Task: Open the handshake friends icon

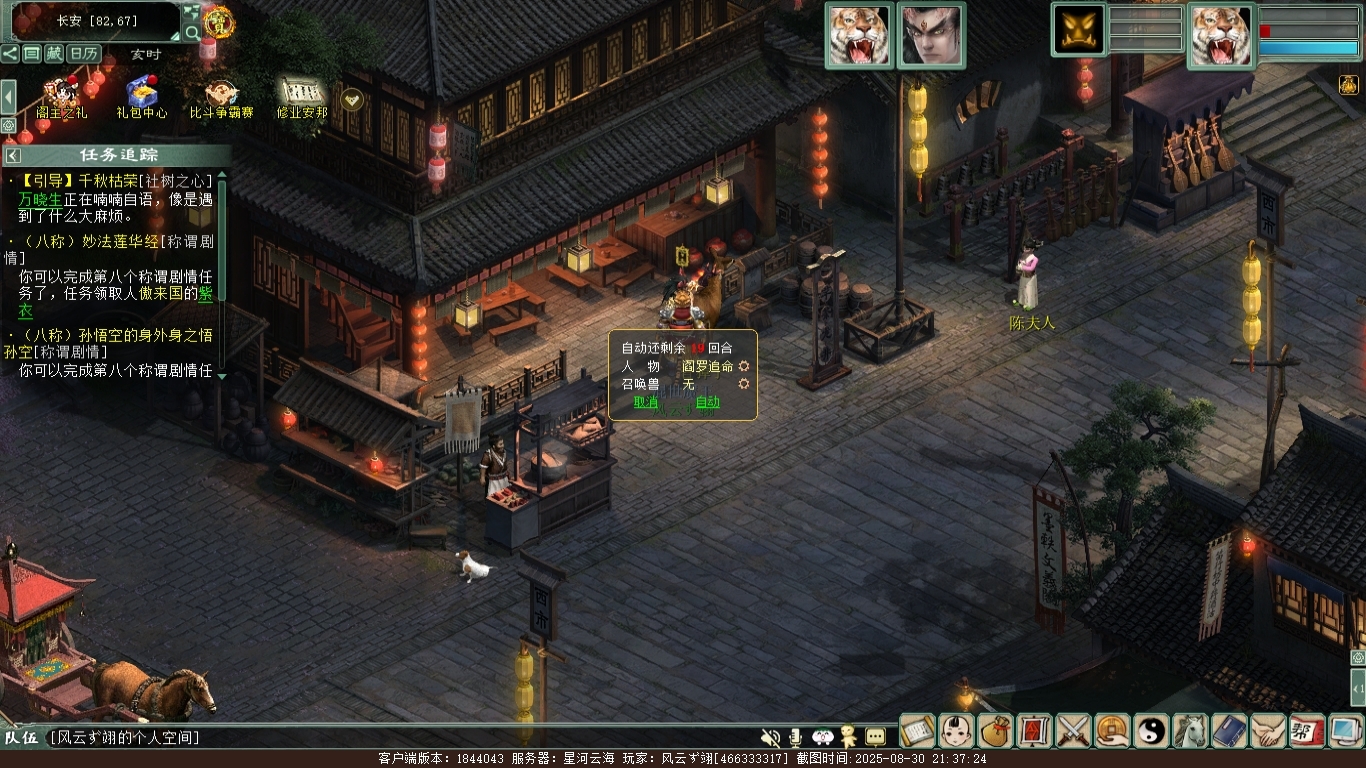Action: click(1268, 731)
